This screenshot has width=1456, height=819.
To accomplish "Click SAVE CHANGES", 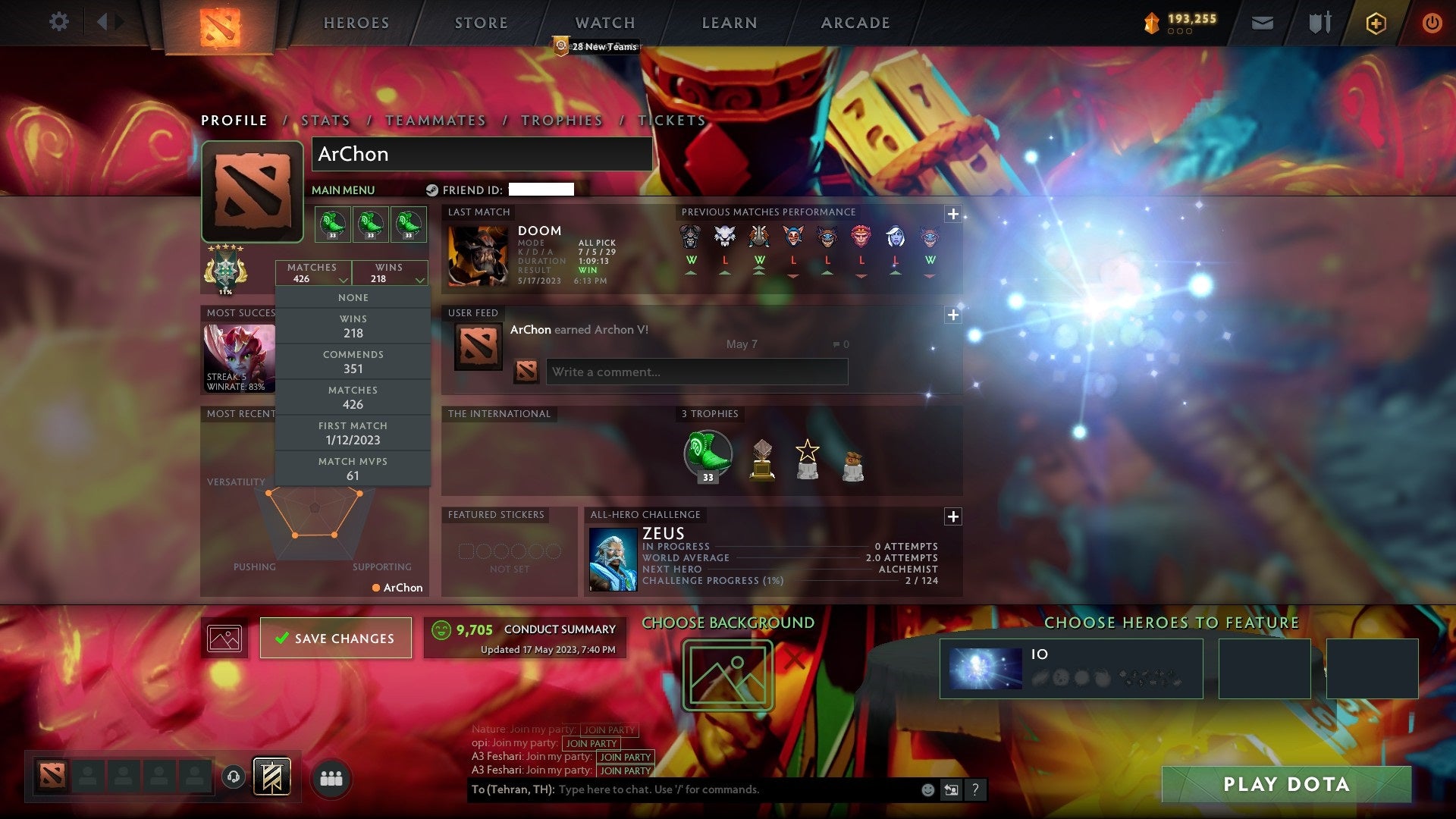I will click(x=336, y=638).
